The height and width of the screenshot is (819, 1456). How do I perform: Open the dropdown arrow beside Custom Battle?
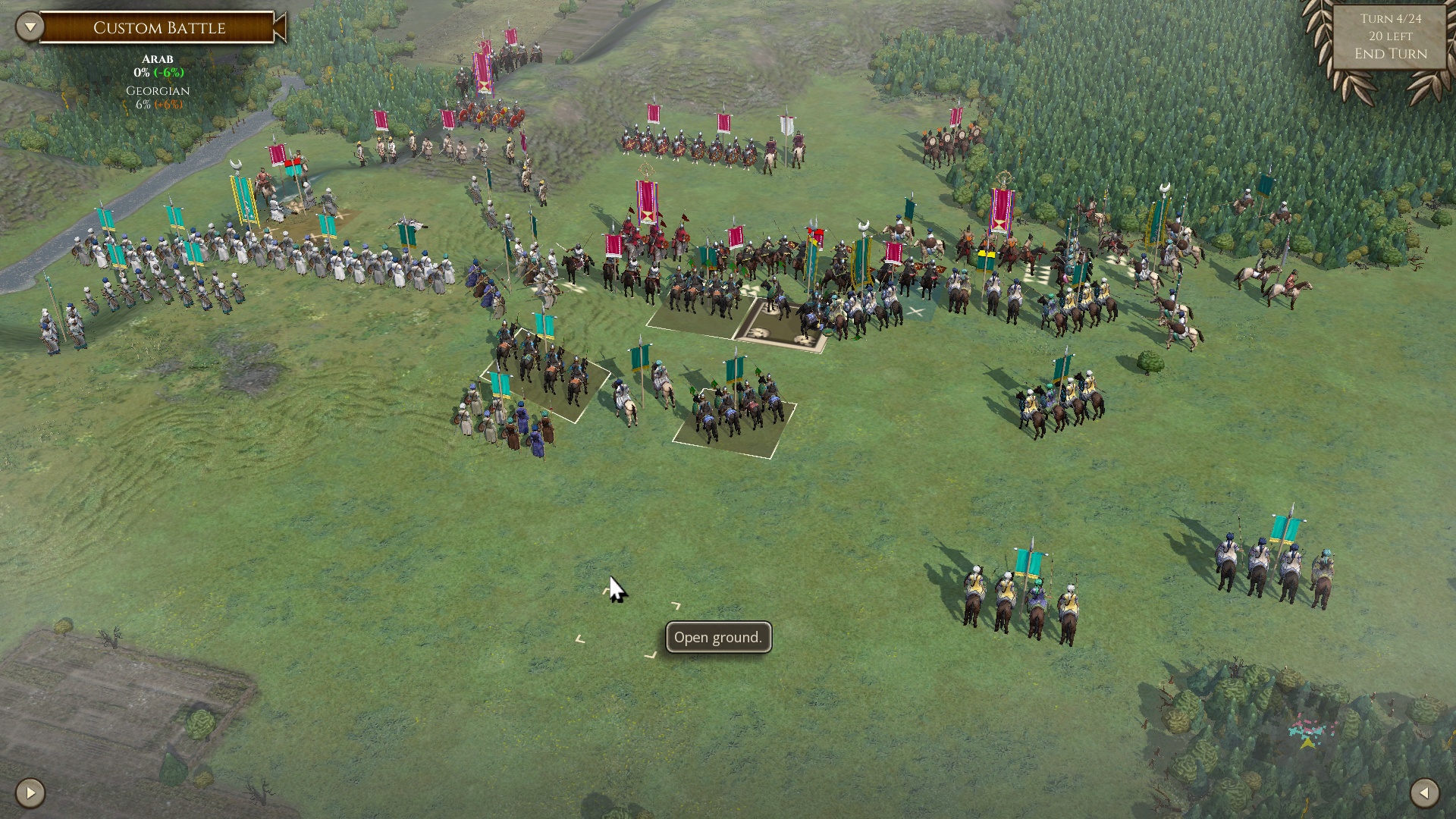coord(30,27)
